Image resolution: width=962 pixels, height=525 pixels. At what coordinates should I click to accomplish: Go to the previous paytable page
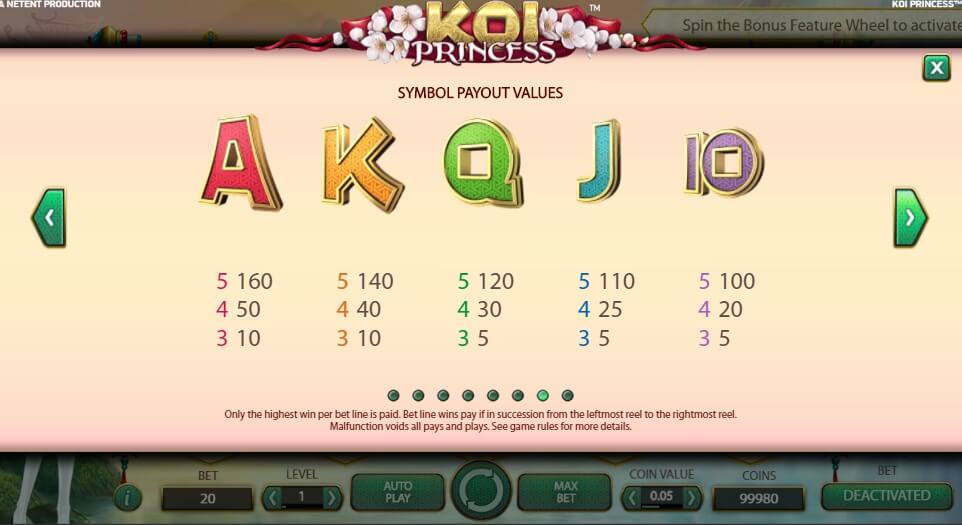point(48,217)
